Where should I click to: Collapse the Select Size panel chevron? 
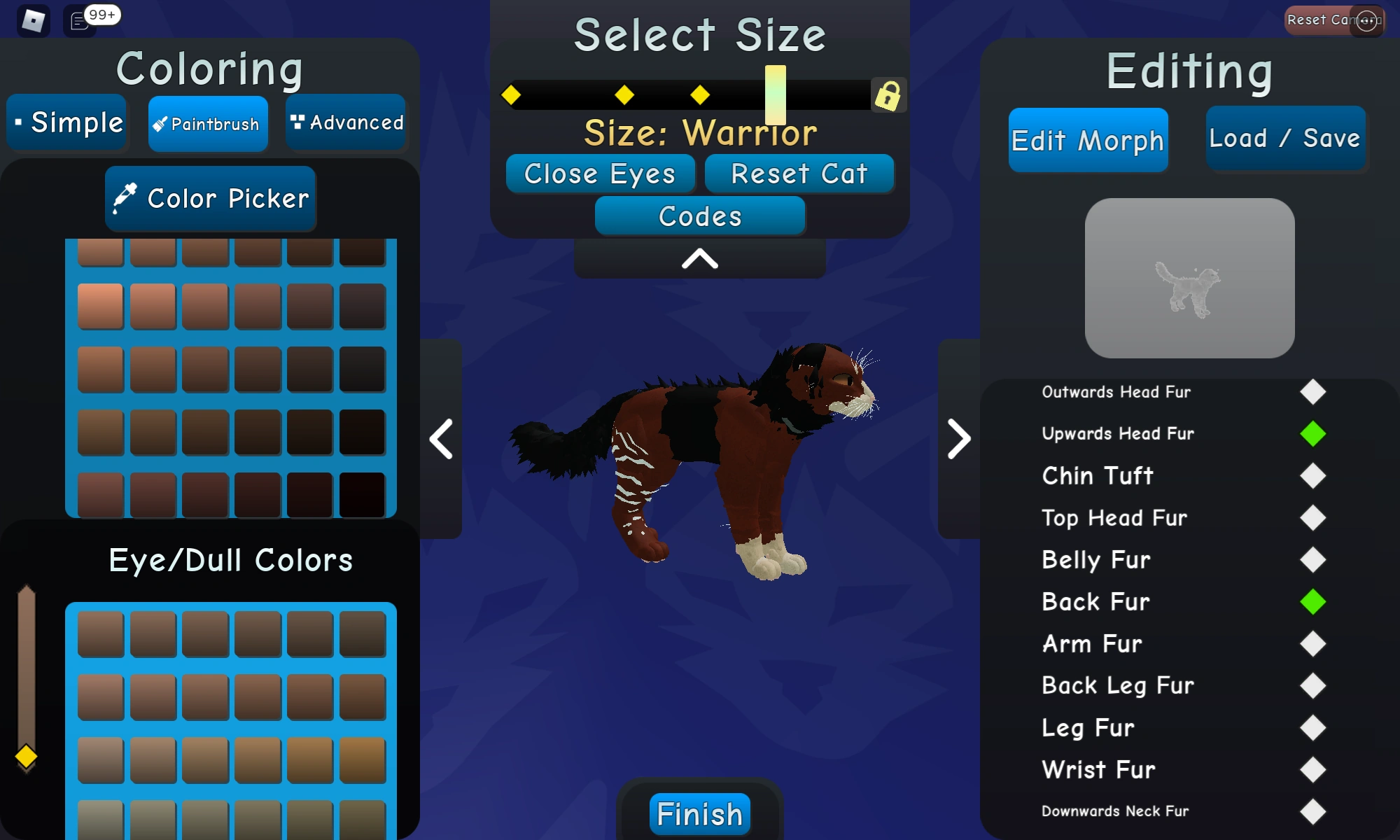pyautogui.click(x=699, y=259)
